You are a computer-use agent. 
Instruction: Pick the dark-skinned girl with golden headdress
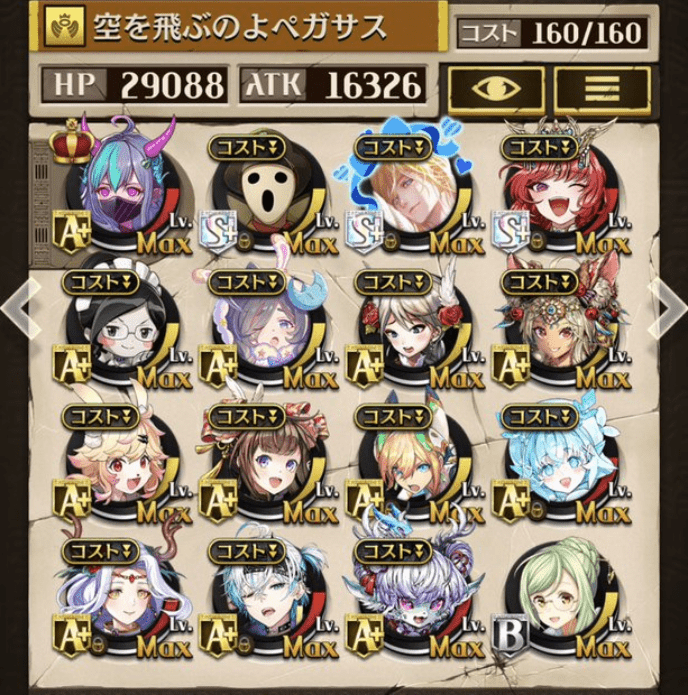coord(555,332)
